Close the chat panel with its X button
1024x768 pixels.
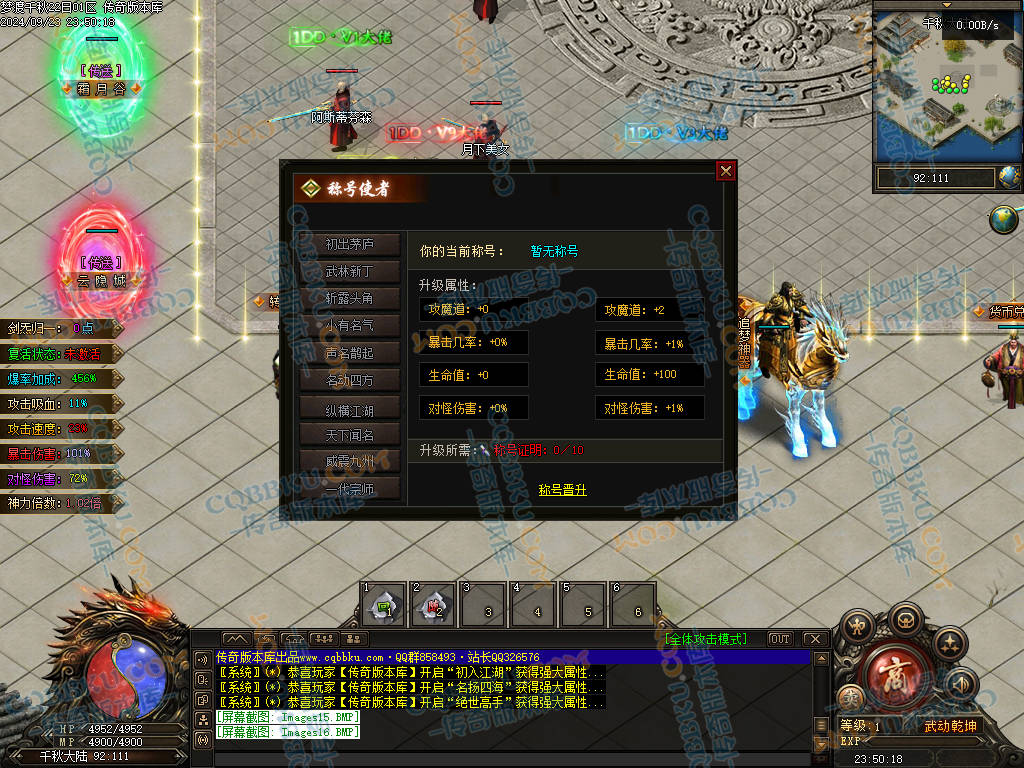(814, 639)
